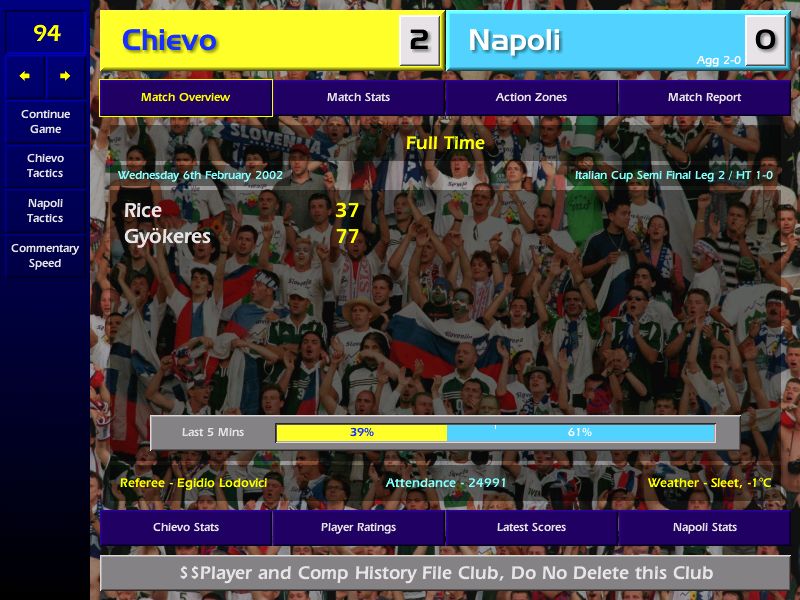
Task: Go back with the left arrow
Action: (25, 76)
